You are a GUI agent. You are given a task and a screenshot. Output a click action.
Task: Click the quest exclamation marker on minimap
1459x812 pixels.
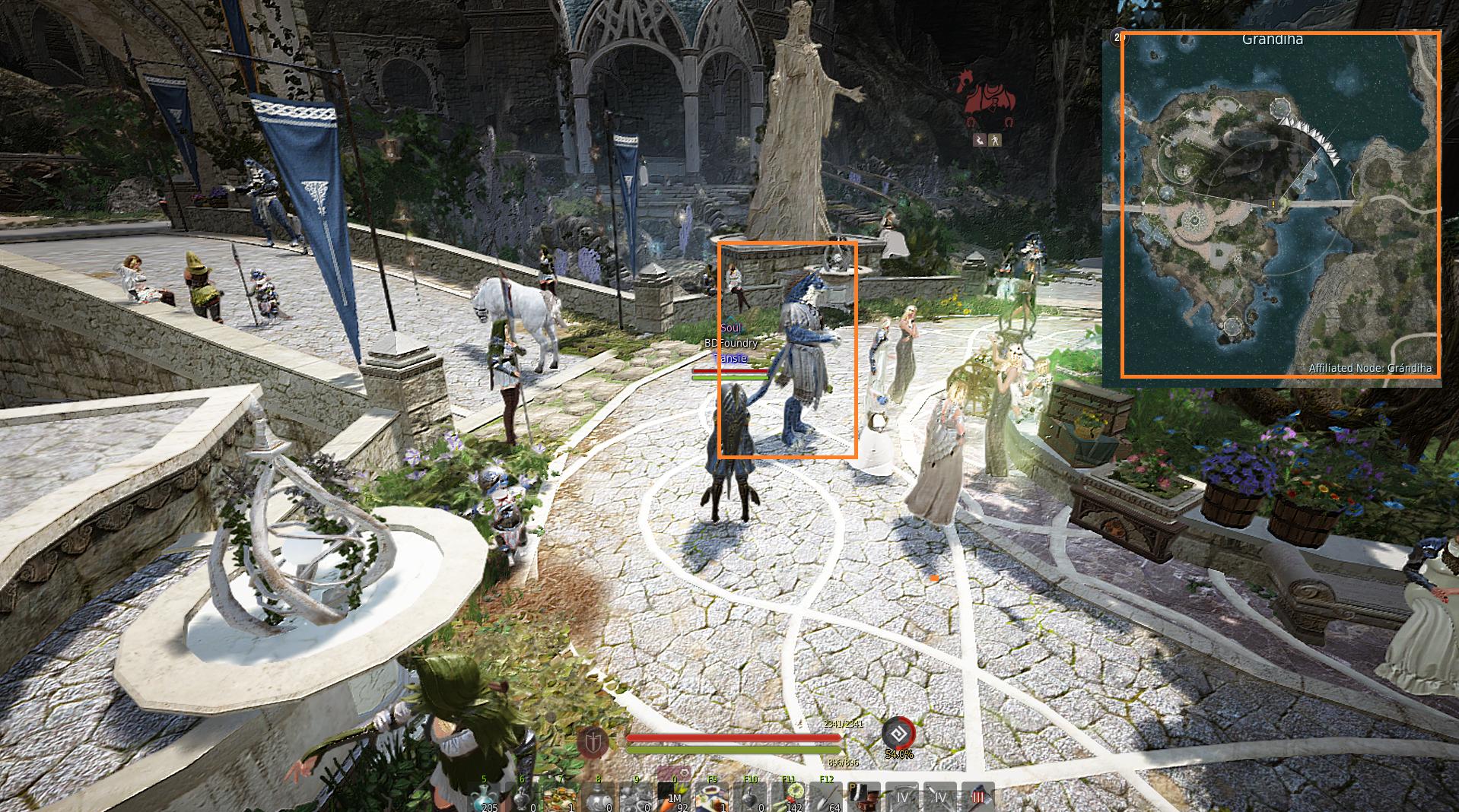coord(1273,205)
